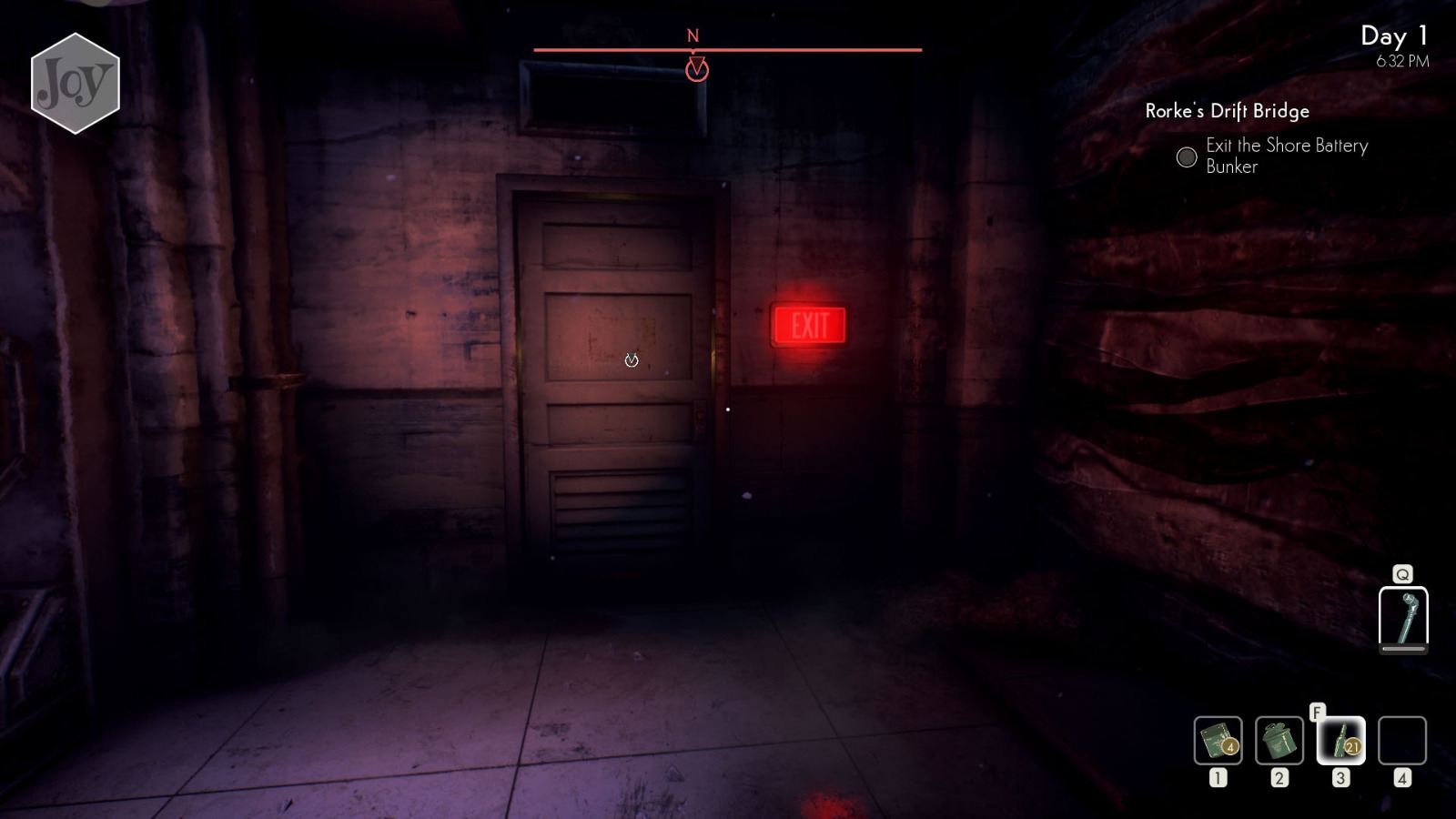
Task: Click the durability bar under the cane icon
Action: coord(1404,650)
